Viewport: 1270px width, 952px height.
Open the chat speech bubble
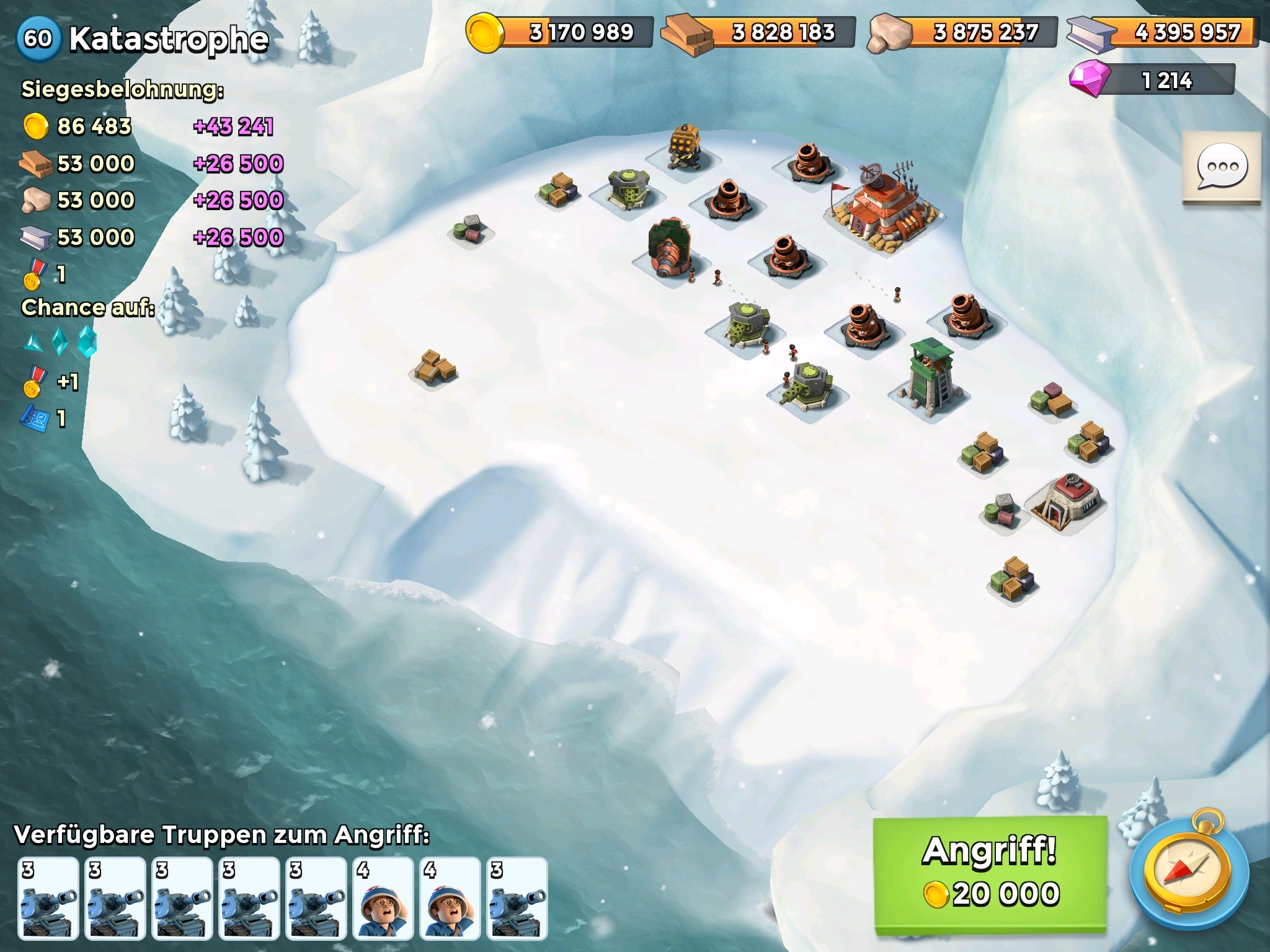[x=1221, y=167]
